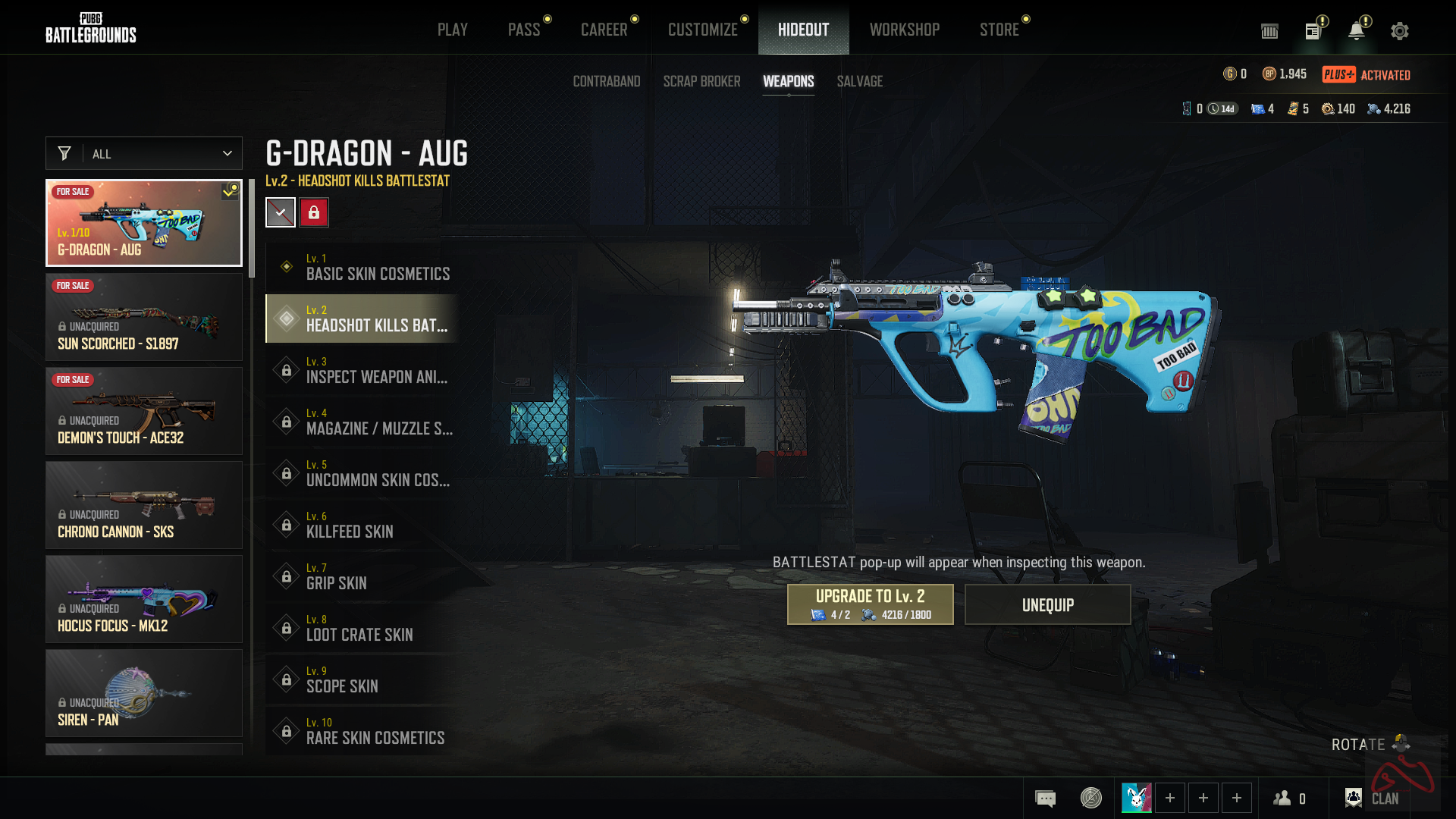
Task: Select Lv. 1 Basic Skin Cosmetics row
Action: tap(362, 267)
